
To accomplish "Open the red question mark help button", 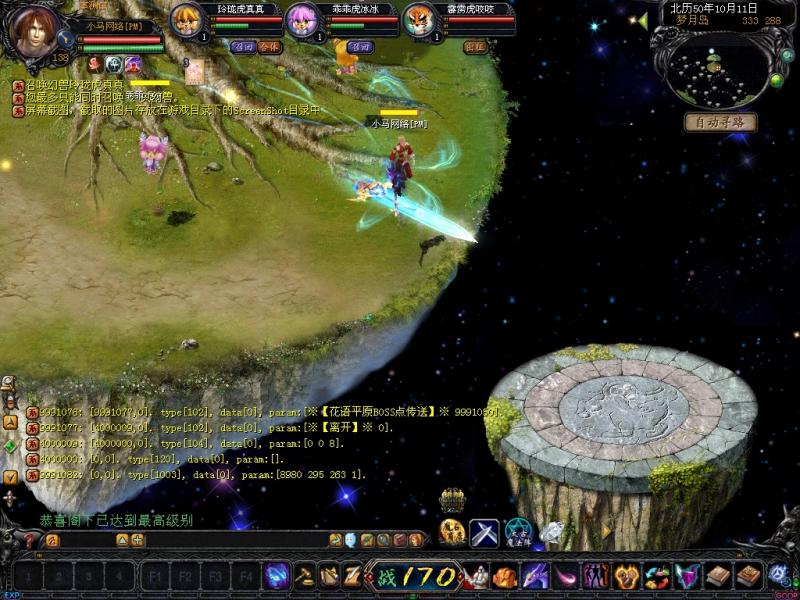I will click(x=31, y=540).
